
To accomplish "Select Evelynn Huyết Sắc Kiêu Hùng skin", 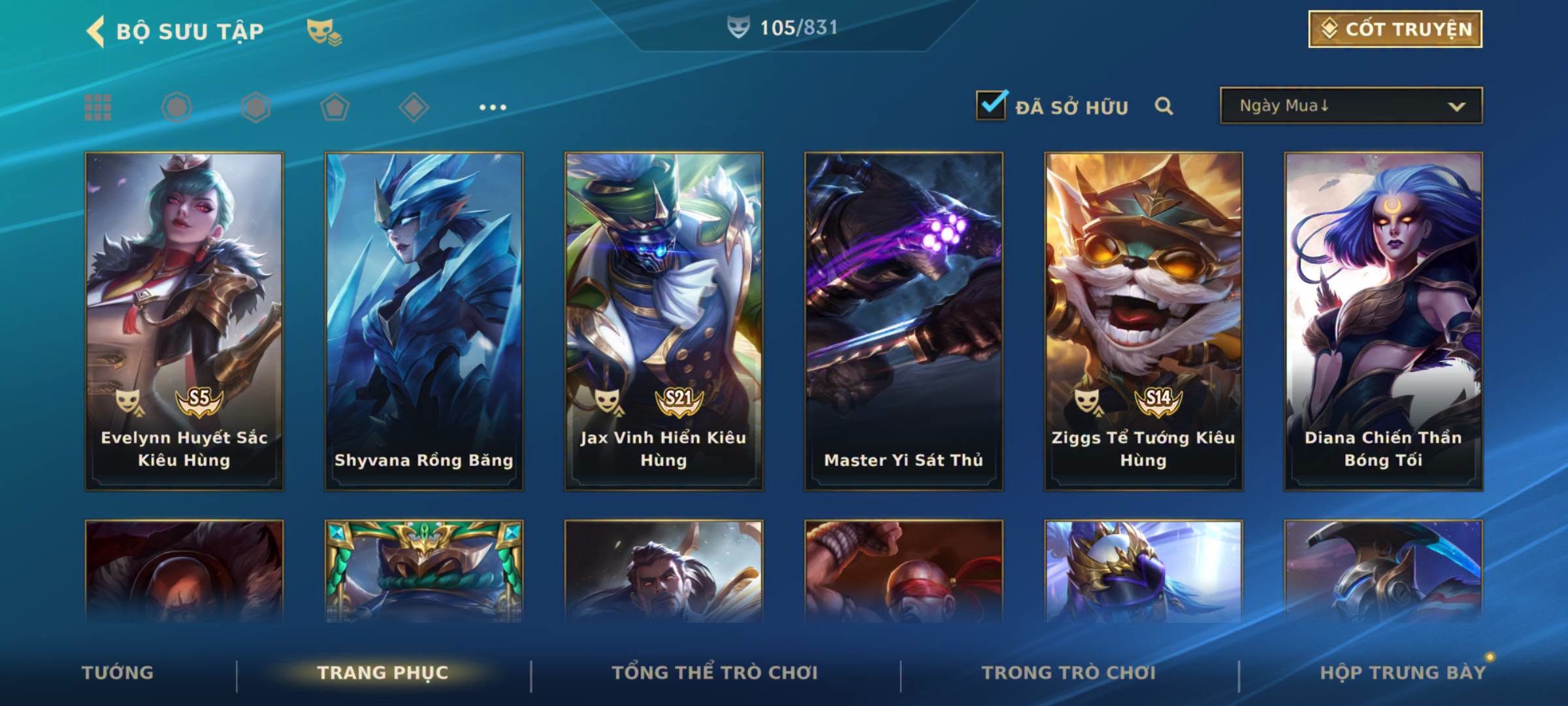I will click(x=184, y=320).
